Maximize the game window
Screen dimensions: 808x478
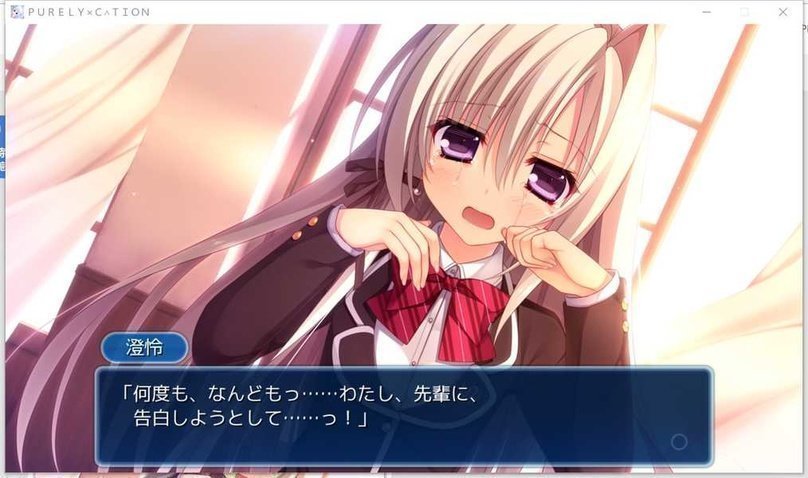744,11
